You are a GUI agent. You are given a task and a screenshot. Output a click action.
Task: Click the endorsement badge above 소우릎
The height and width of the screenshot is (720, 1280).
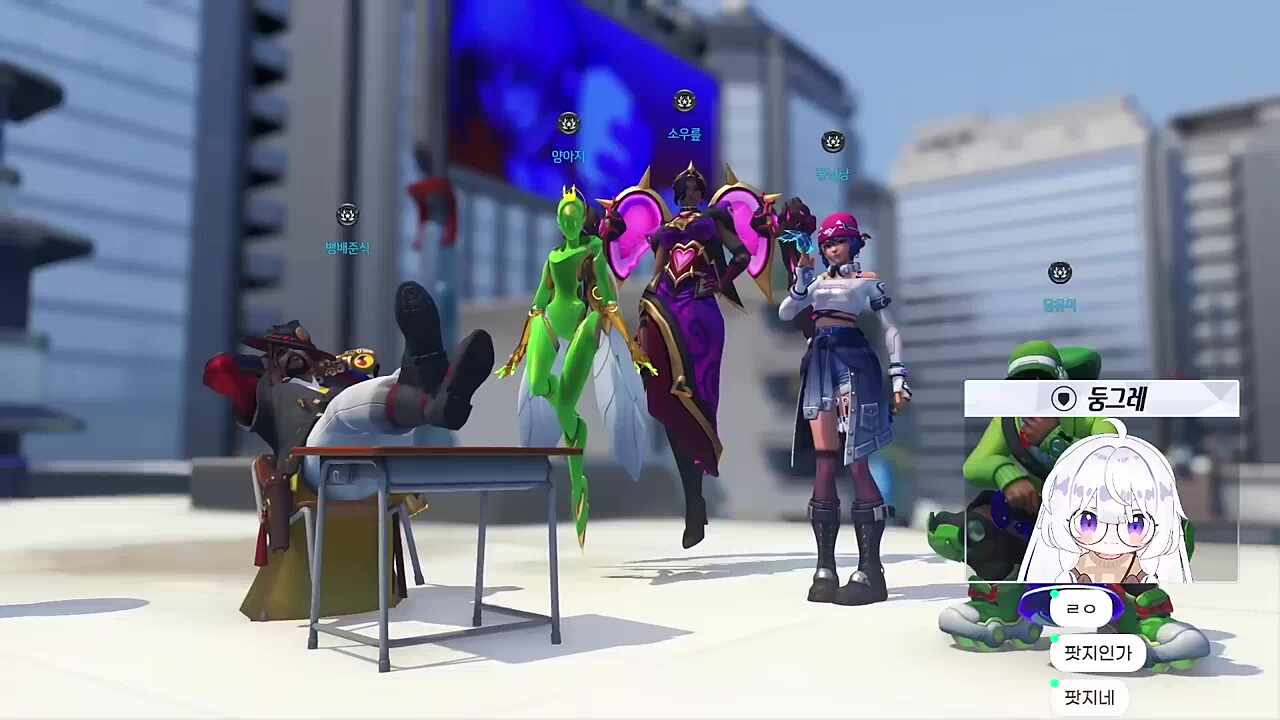(x=682, y=103)
